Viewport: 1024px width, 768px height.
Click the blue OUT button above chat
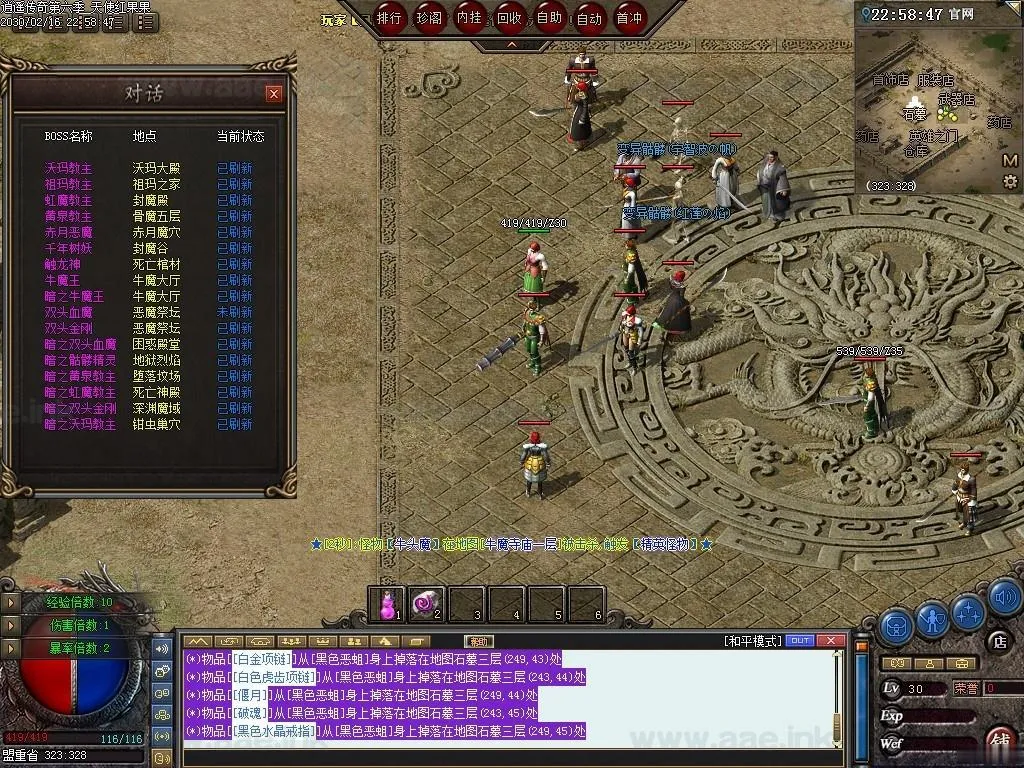click(x=800, y=640)
